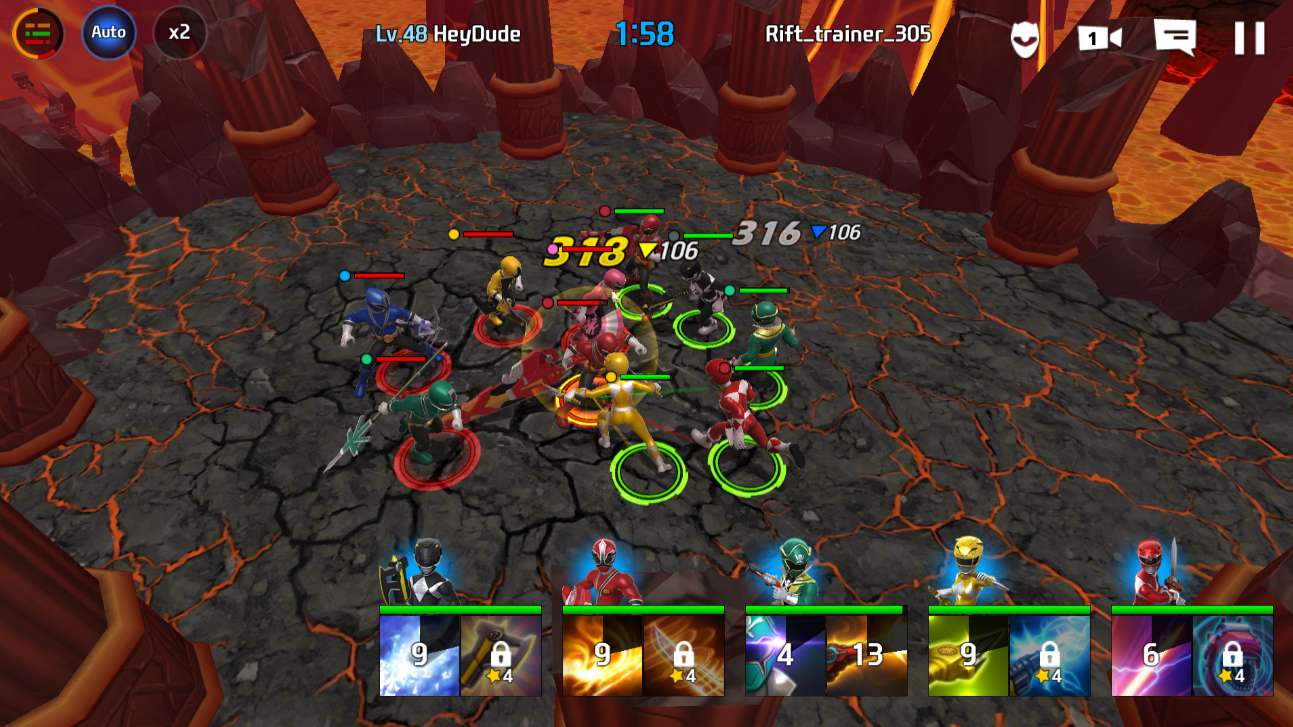The width and height of the screenshot is (1293, 727).
Task: Click the ranger helmet icon
Action: [x=1025, y=39]
